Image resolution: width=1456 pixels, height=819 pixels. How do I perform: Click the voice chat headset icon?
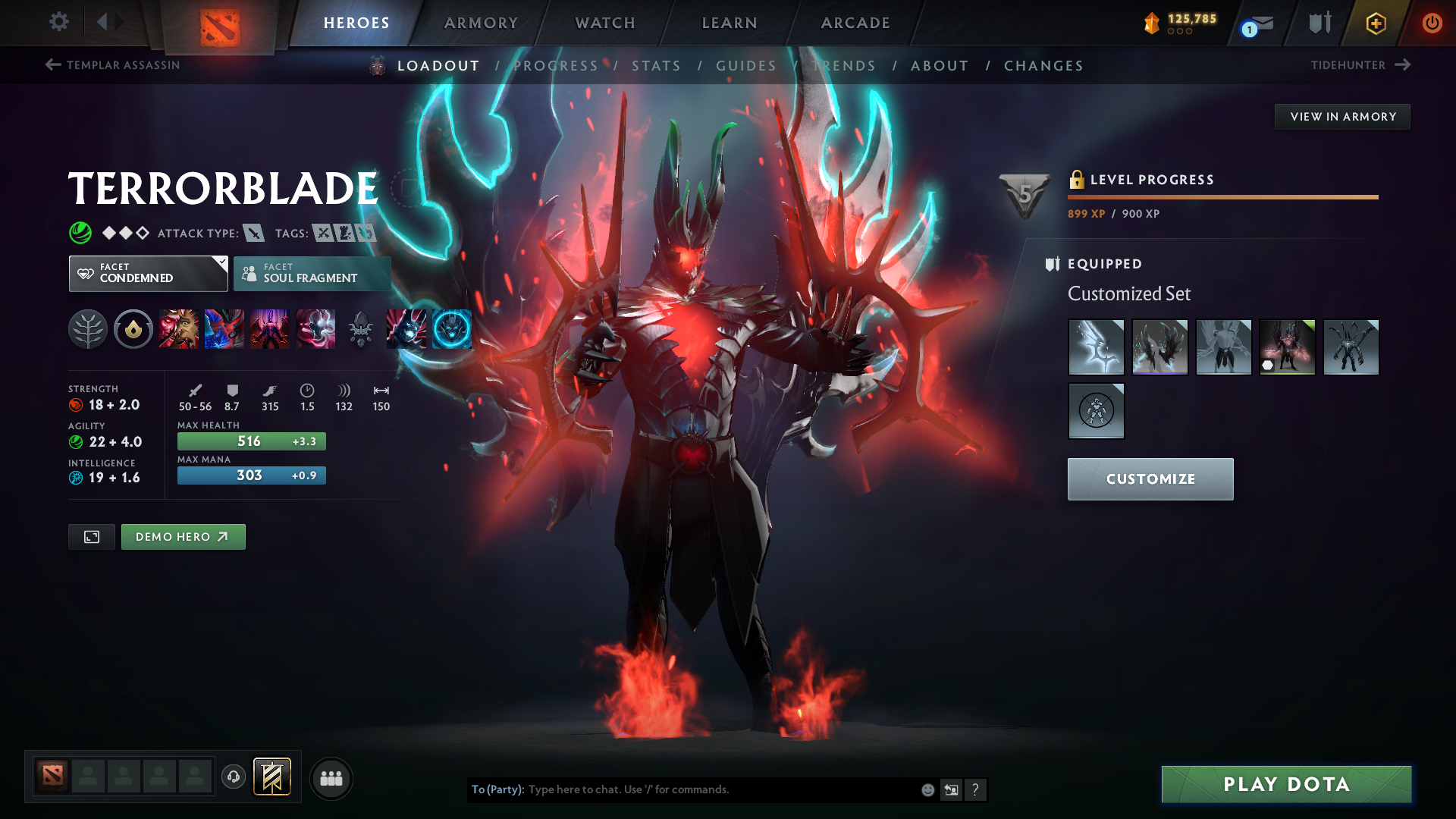click(x=234, y=778)
